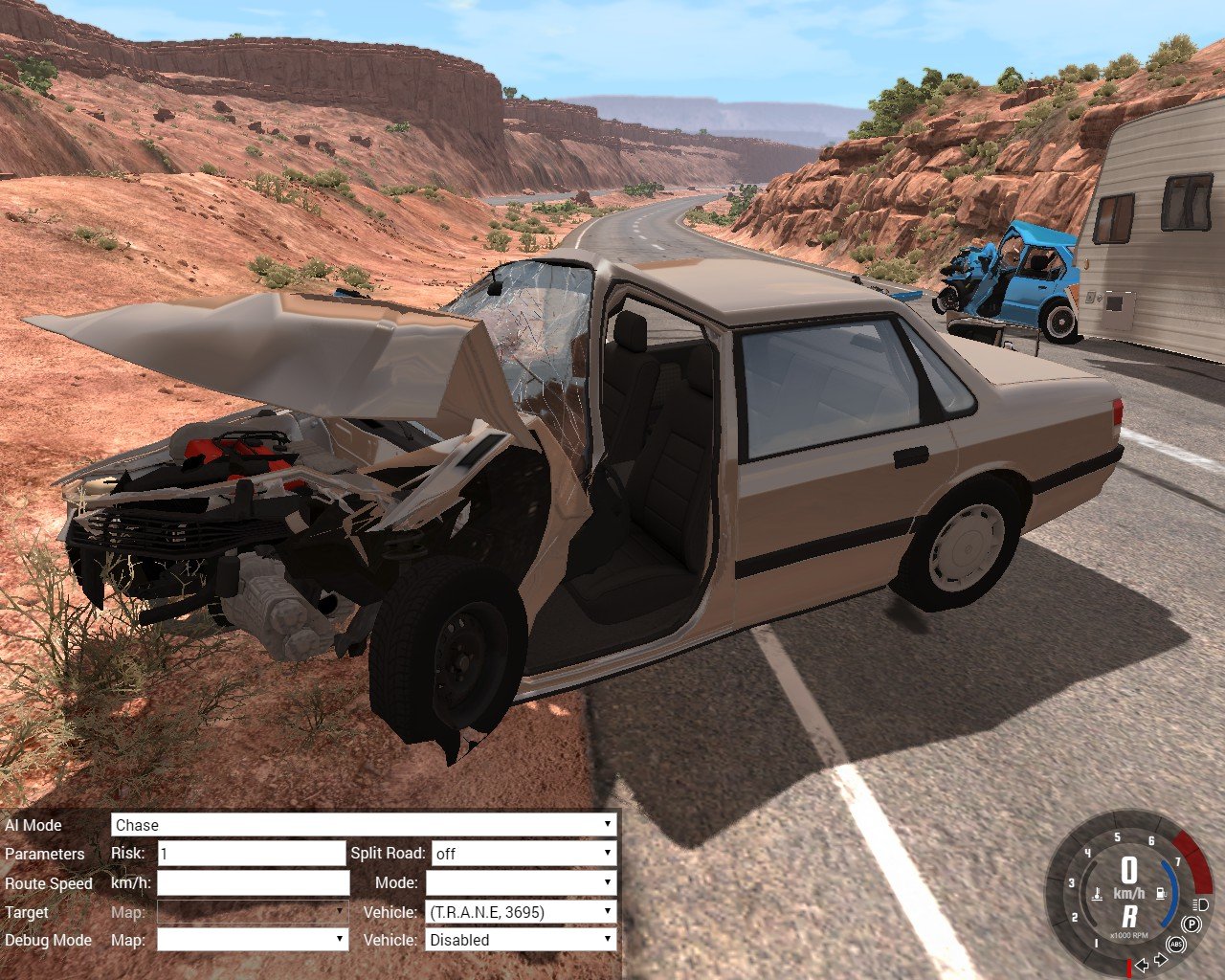Open the Debug Mode Map dropdown
The height and width of the screenshot is (980, 1225).
point(252,940)
